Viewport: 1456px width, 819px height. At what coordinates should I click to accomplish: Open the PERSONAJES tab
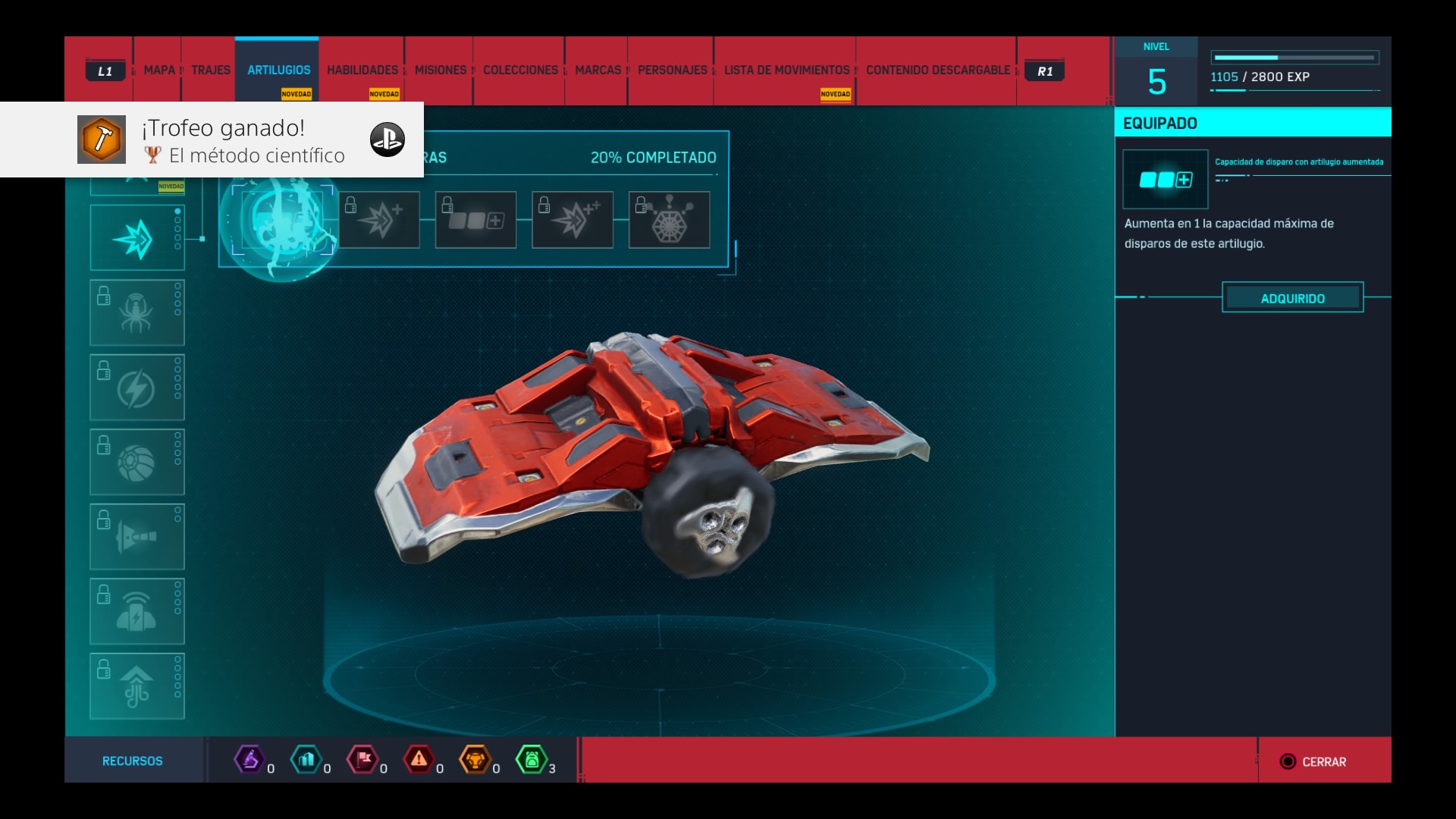pyautogui.click(x=672, y=71)
